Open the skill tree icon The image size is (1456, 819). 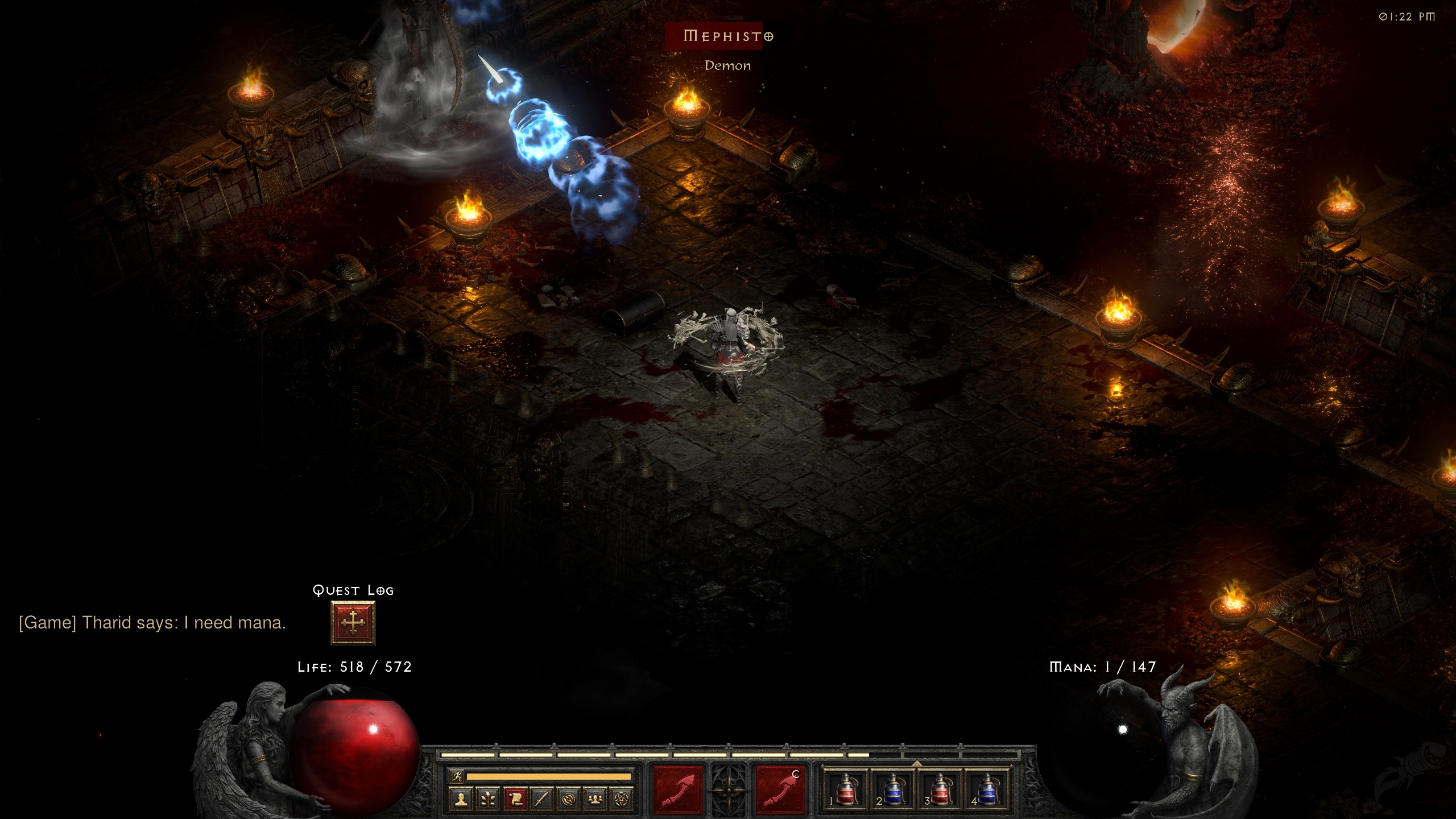[x=488, y=800]
